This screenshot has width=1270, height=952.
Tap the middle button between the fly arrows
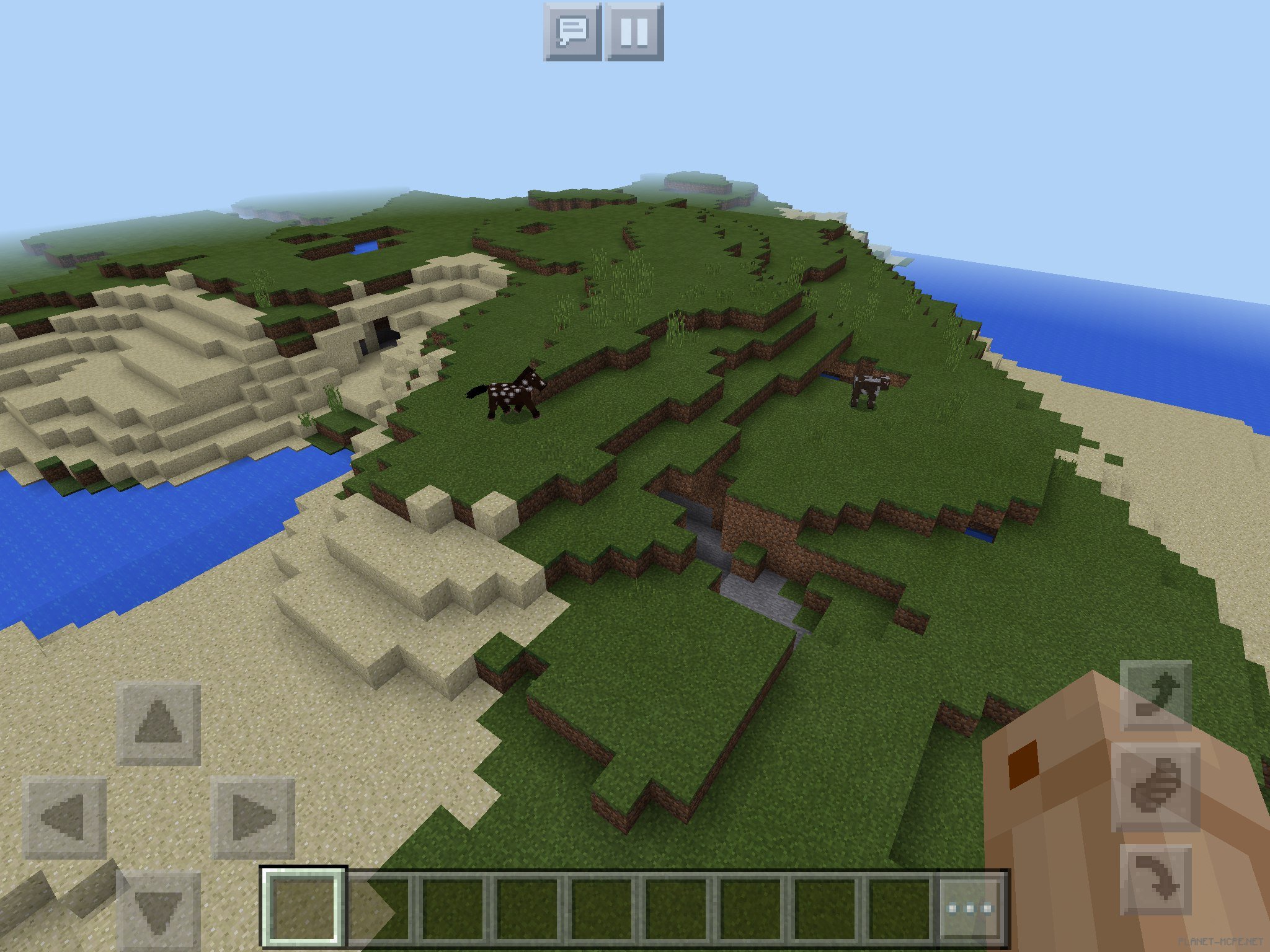point(1155,787)
